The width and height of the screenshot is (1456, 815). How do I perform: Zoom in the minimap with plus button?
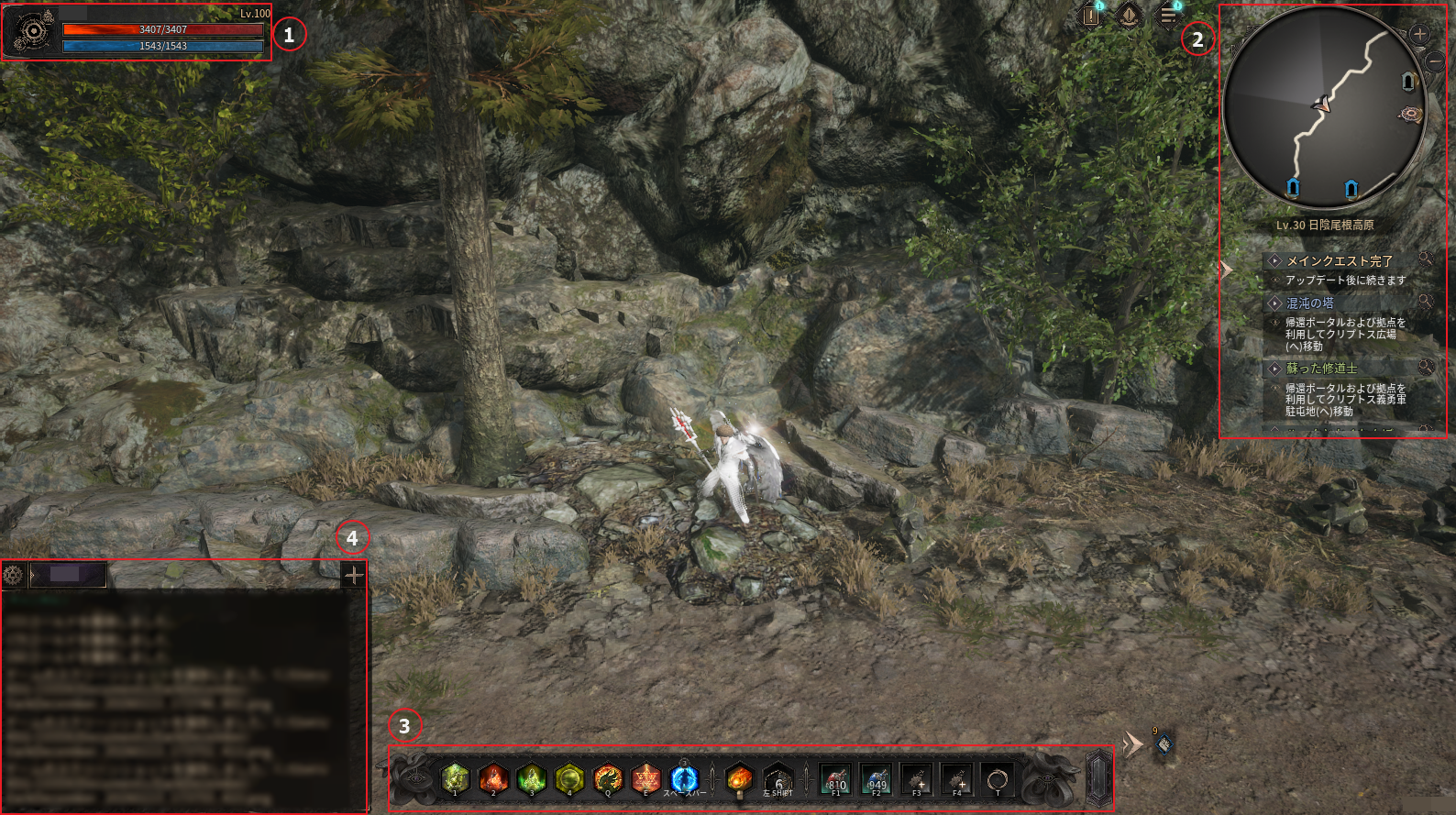click(x=1419, y=35)
